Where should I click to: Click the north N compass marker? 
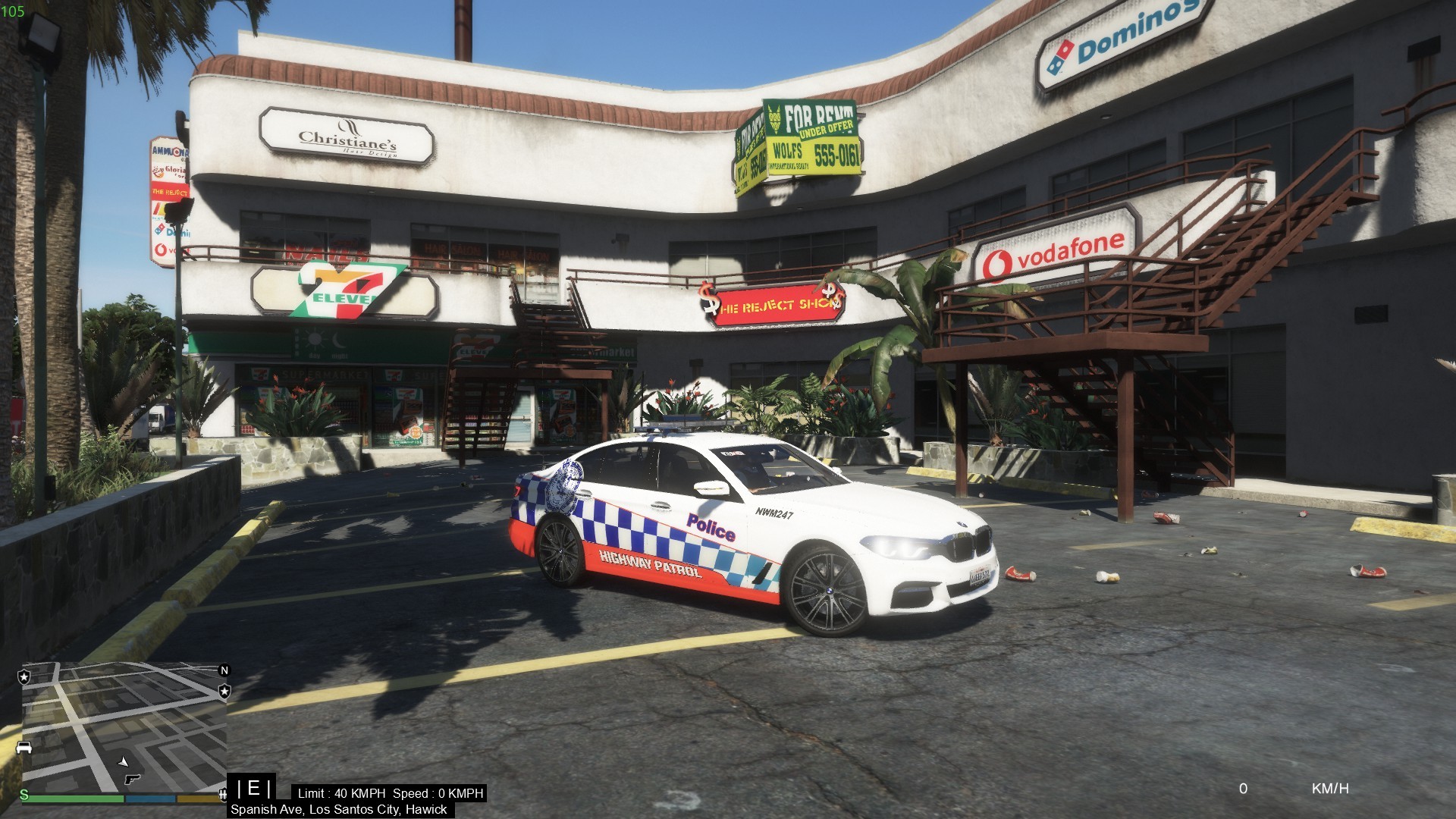coord(224,670)
